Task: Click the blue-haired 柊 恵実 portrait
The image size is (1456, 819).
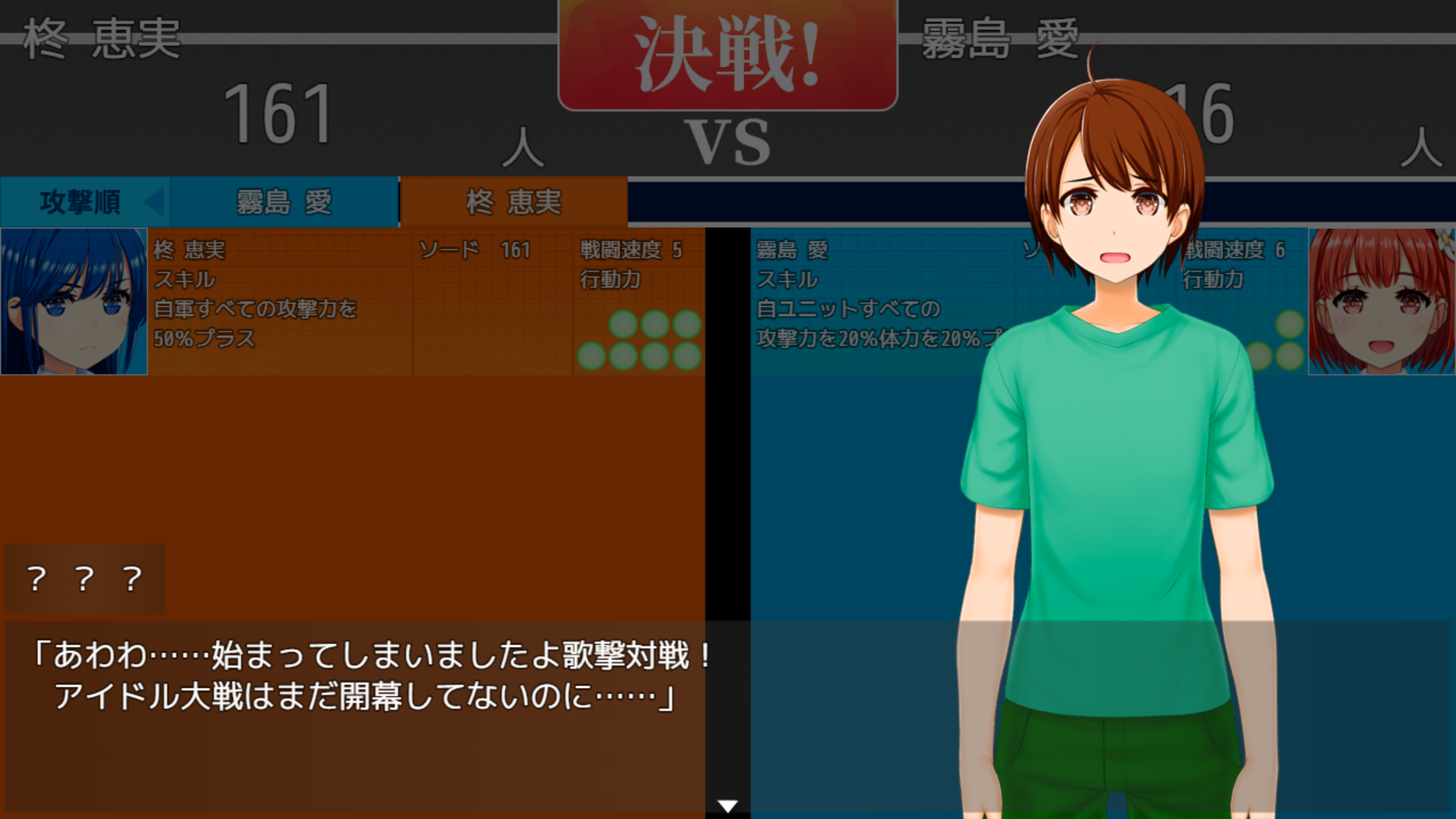Action: 74,301
